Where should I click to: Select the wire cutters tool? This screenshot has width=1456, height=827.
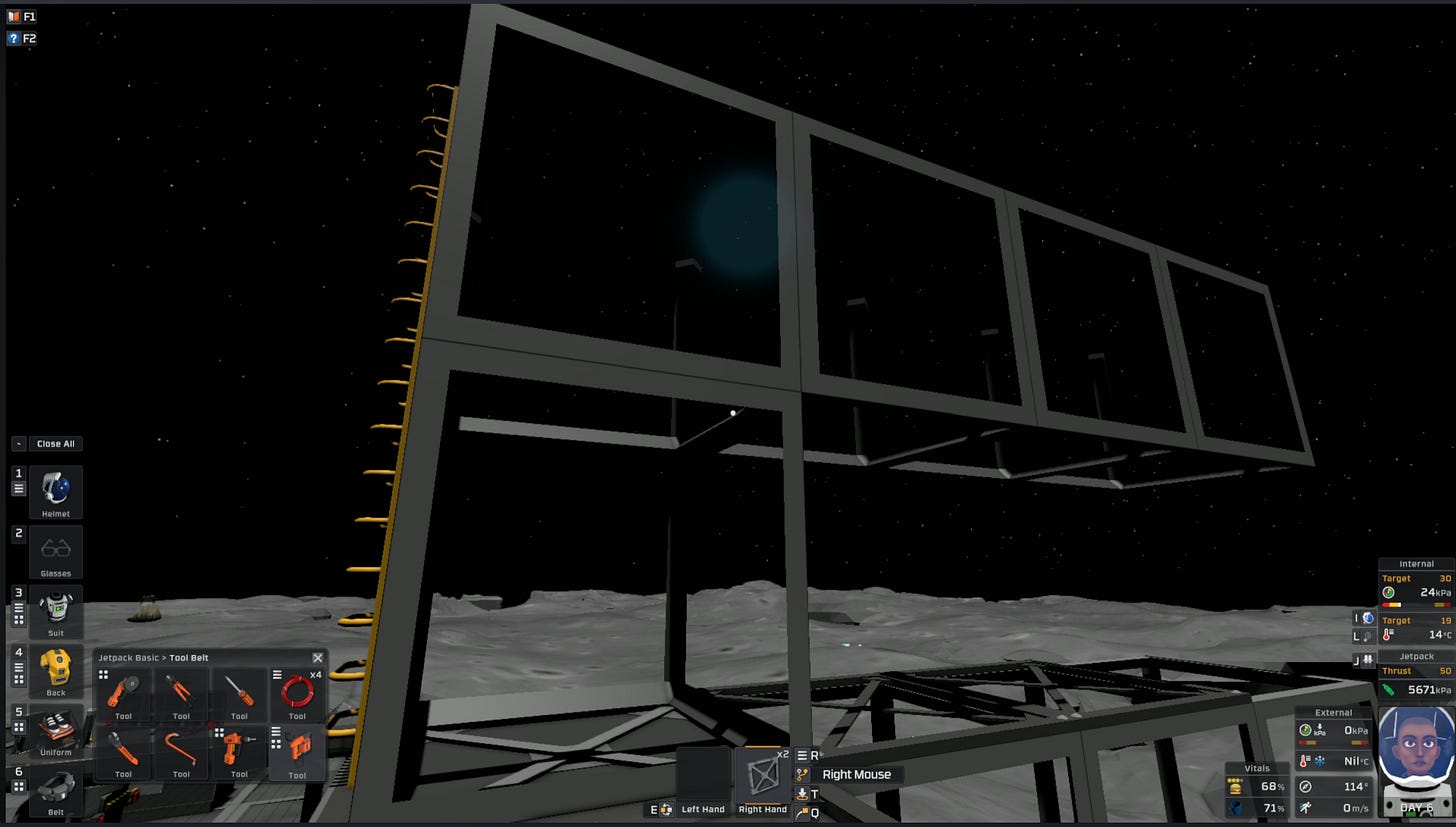pos(181,690)
